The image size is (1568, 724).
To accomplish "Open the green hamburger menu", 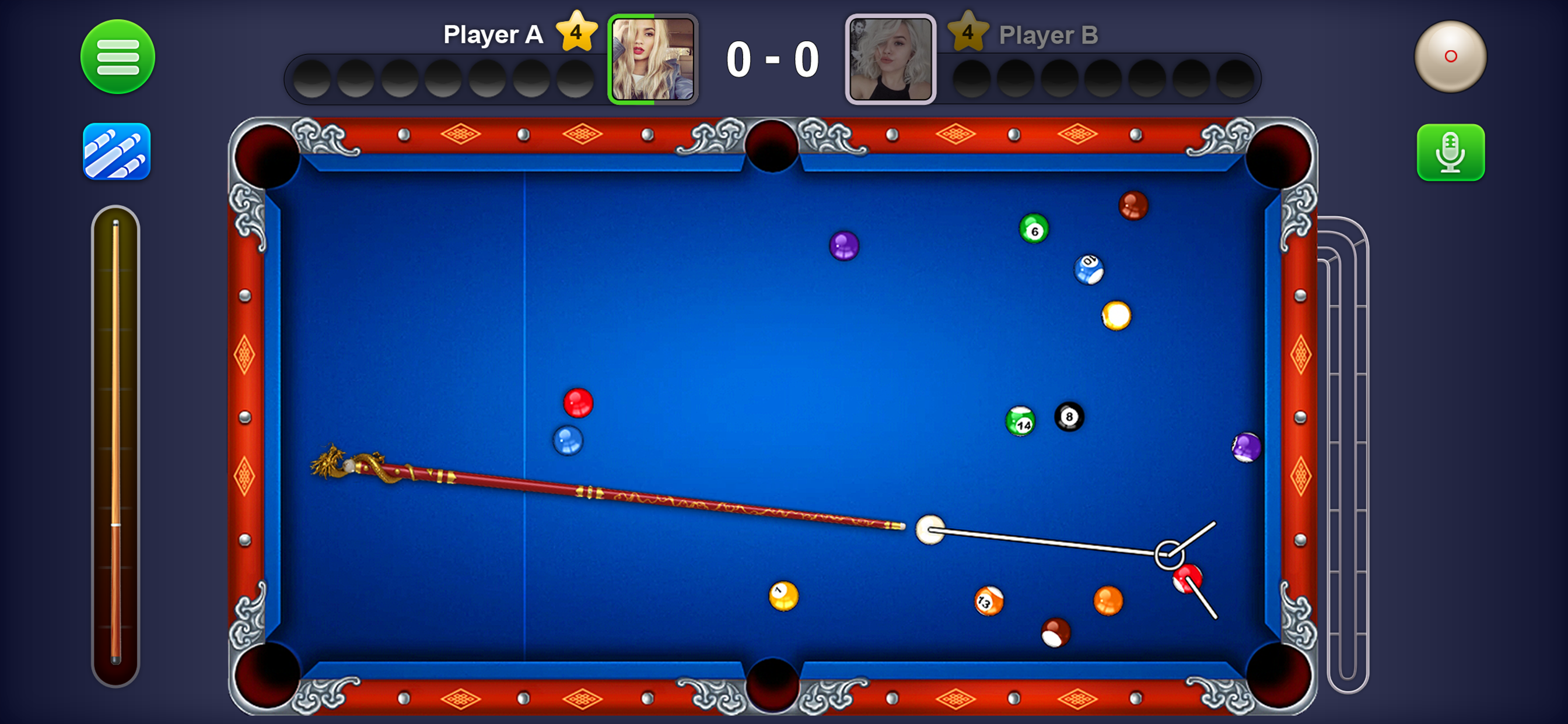I will [x=117, y=57].
